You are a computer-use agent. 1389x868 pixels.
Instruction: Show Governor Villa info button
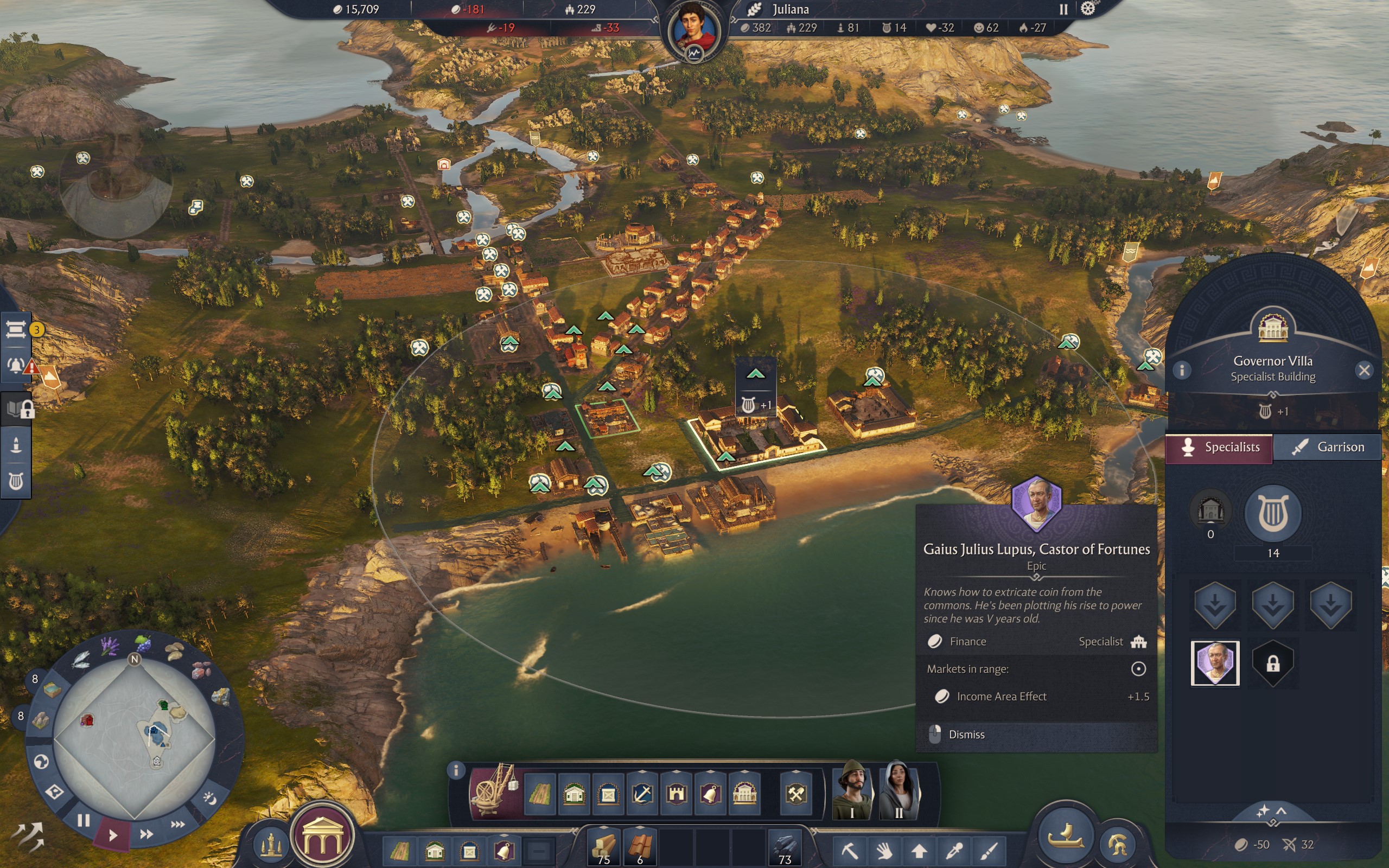pos(1182,371)
